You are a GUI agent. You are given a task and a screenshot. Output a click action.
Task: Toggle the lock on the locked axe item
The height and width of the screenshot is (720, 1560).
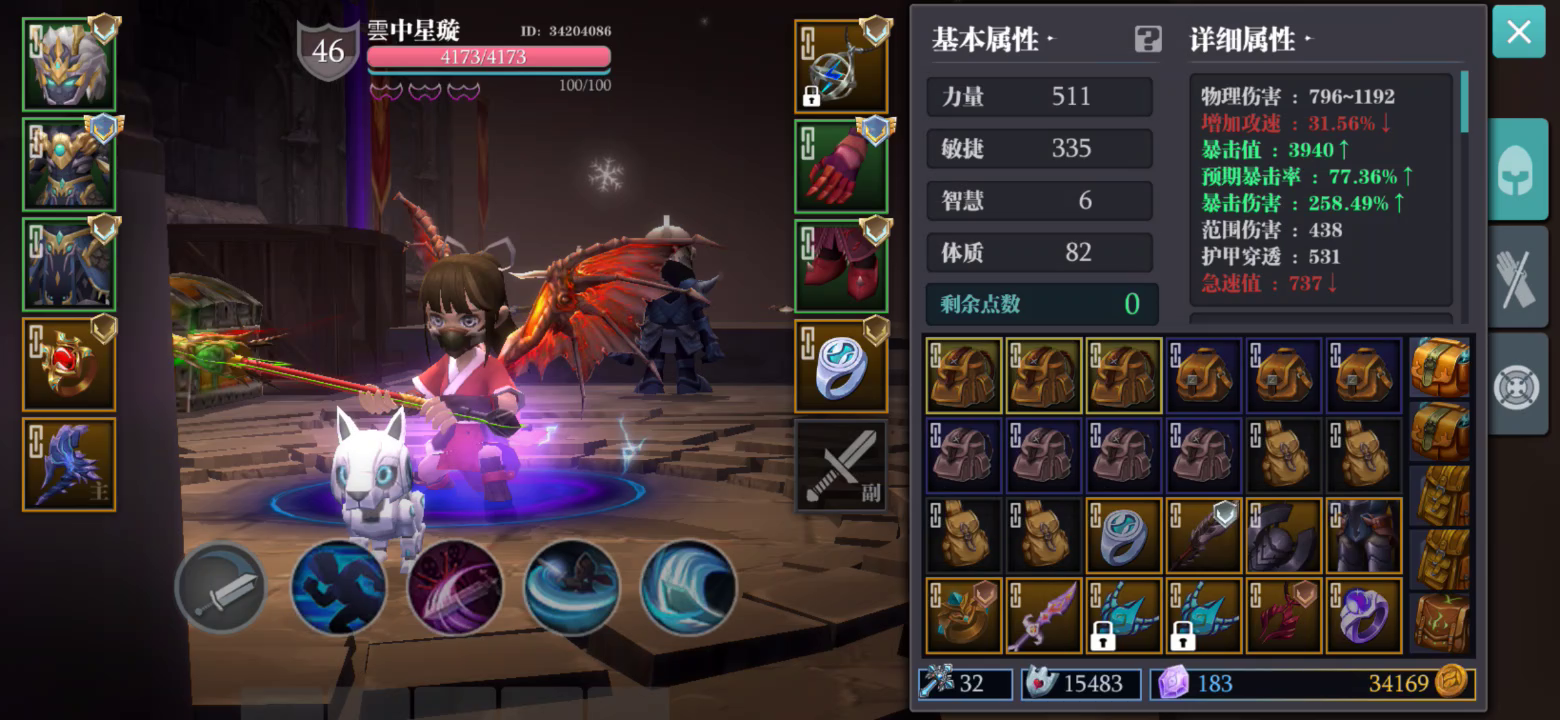1124,615
